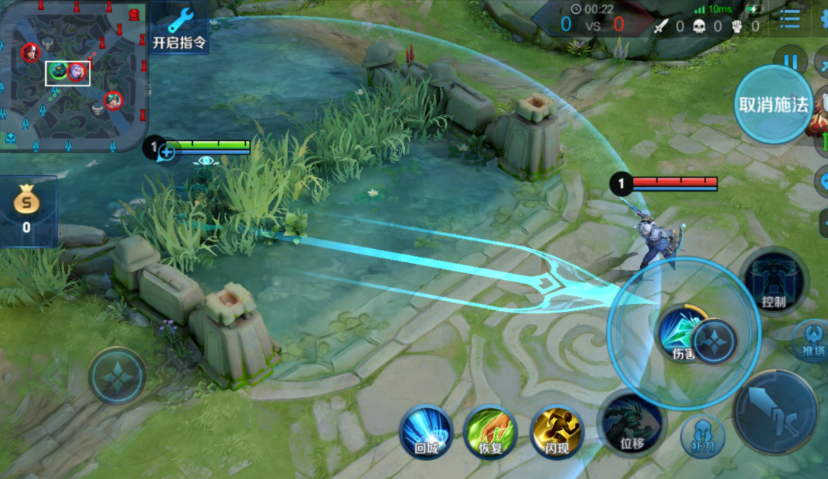Tap the 开启指令 wrench button
Viewport: 828px width, 479px height.
click(x=180, y=27)
